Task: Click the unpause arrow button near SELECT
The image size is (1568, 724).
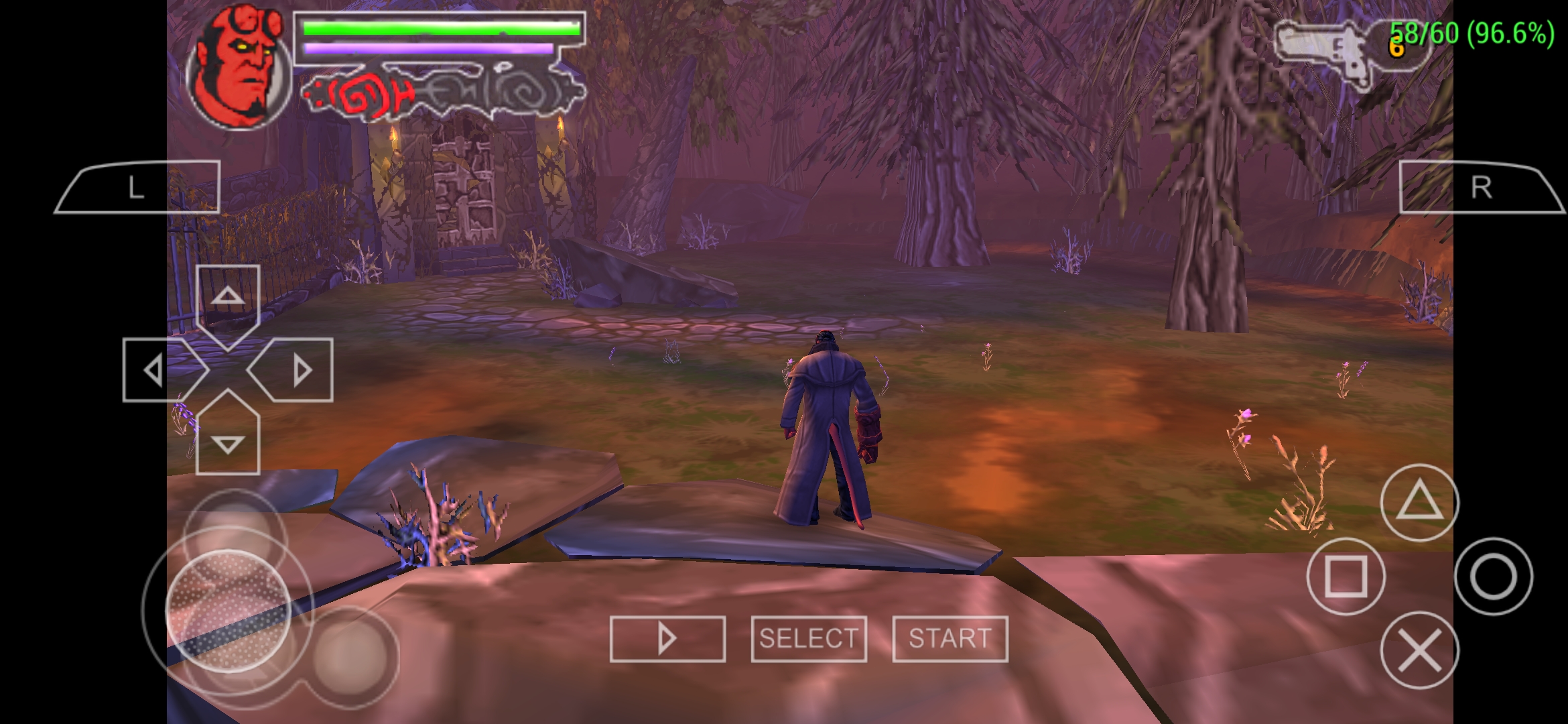Action: [667, 640]
